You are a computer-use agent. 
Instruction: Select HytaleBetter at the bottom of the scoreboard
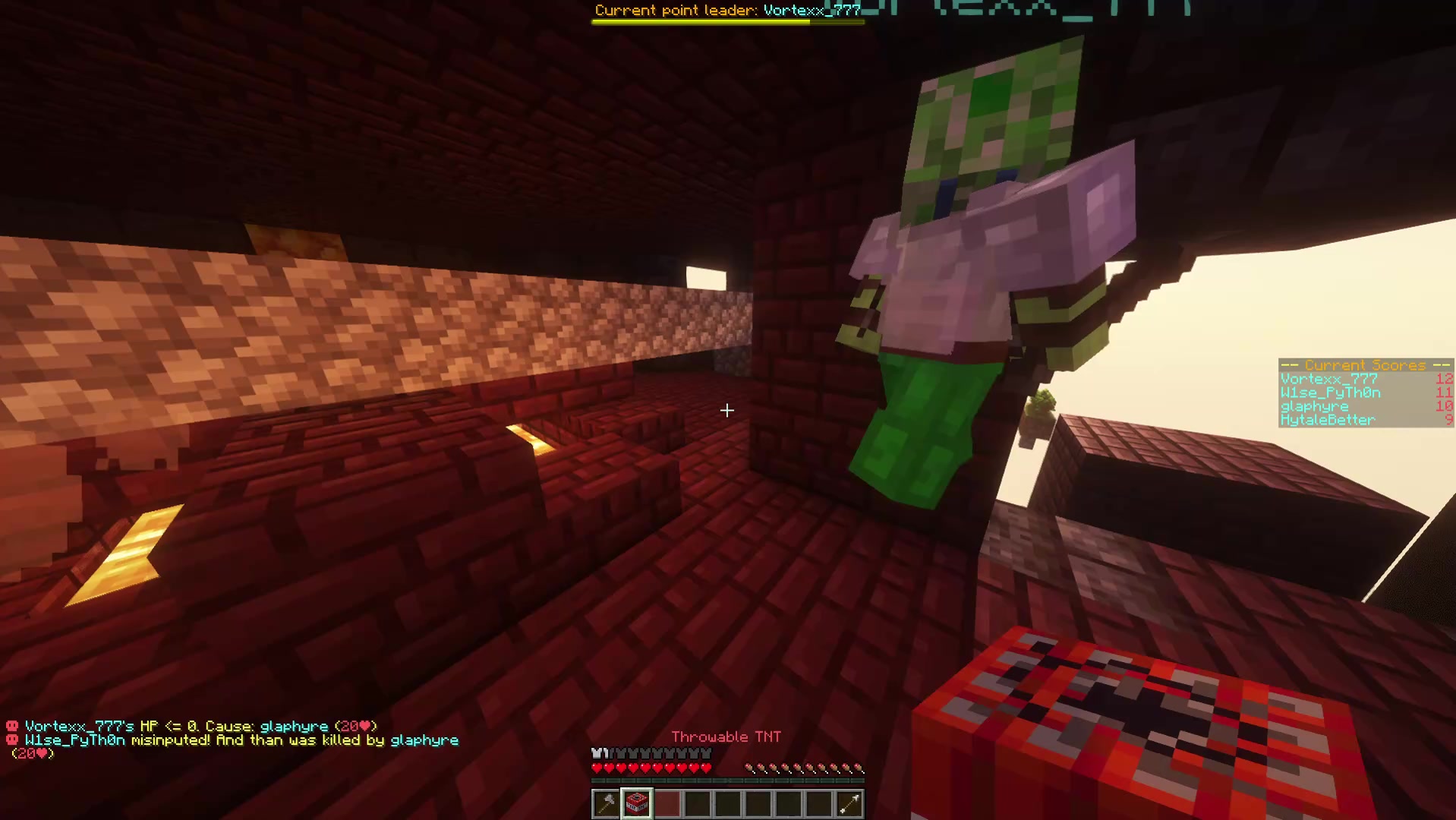click(1328, 420)
